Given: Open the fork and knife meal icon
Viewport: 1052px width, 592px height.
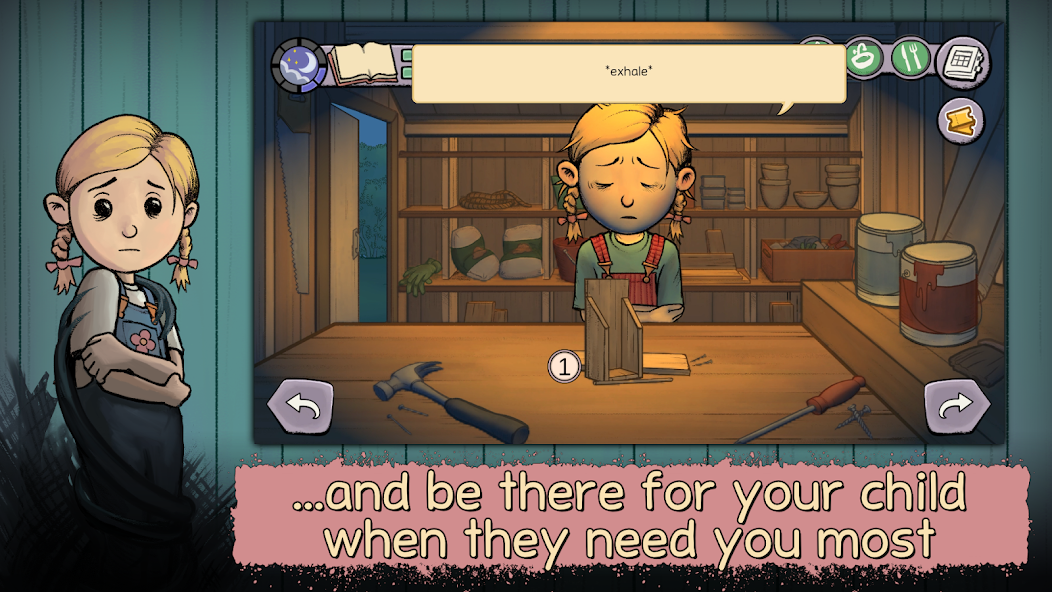Looking at the screenshot, I should [911, 57].
